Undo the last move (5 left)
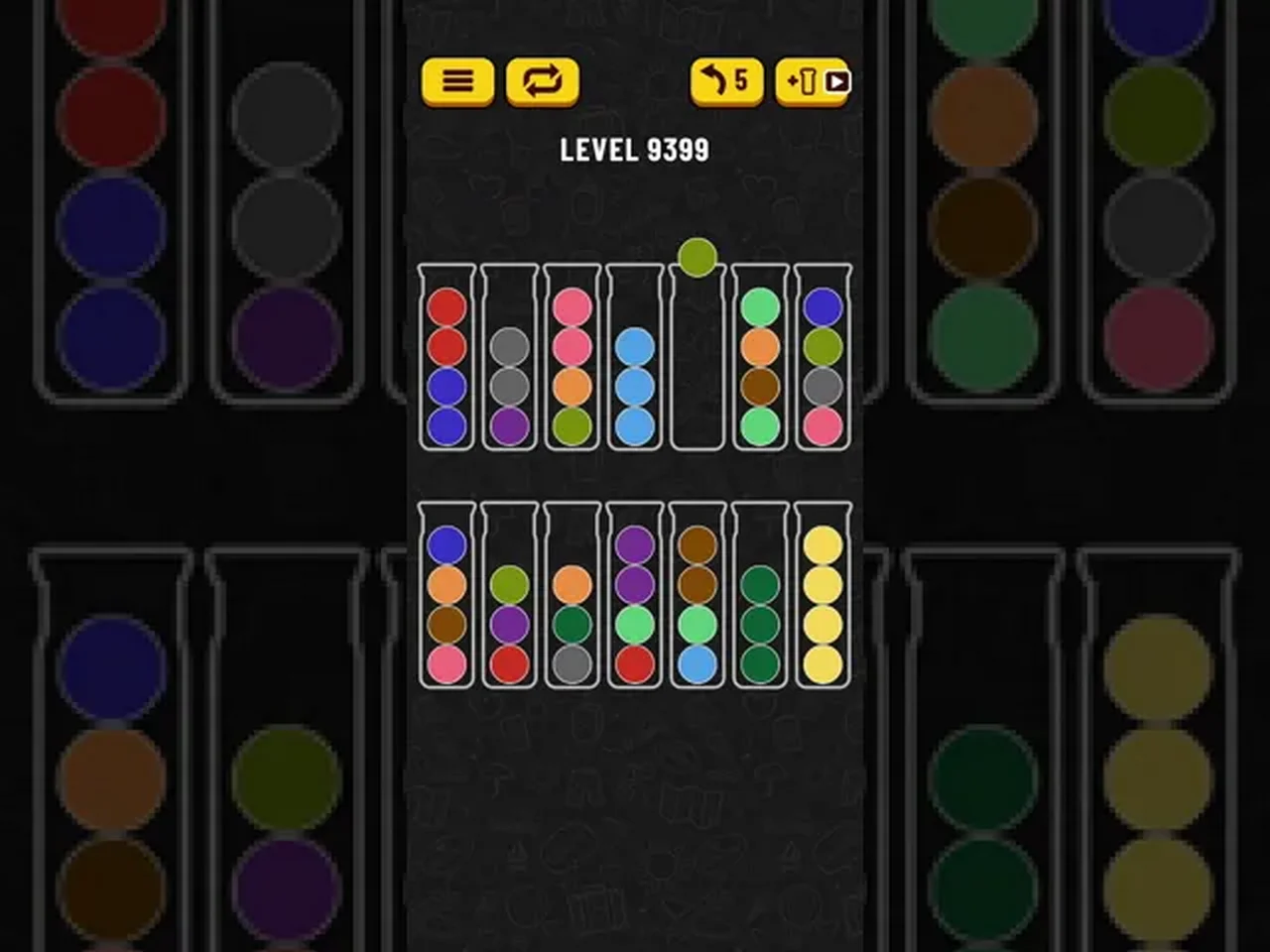This screenshot has width=1270, height=952. (726, 81)
